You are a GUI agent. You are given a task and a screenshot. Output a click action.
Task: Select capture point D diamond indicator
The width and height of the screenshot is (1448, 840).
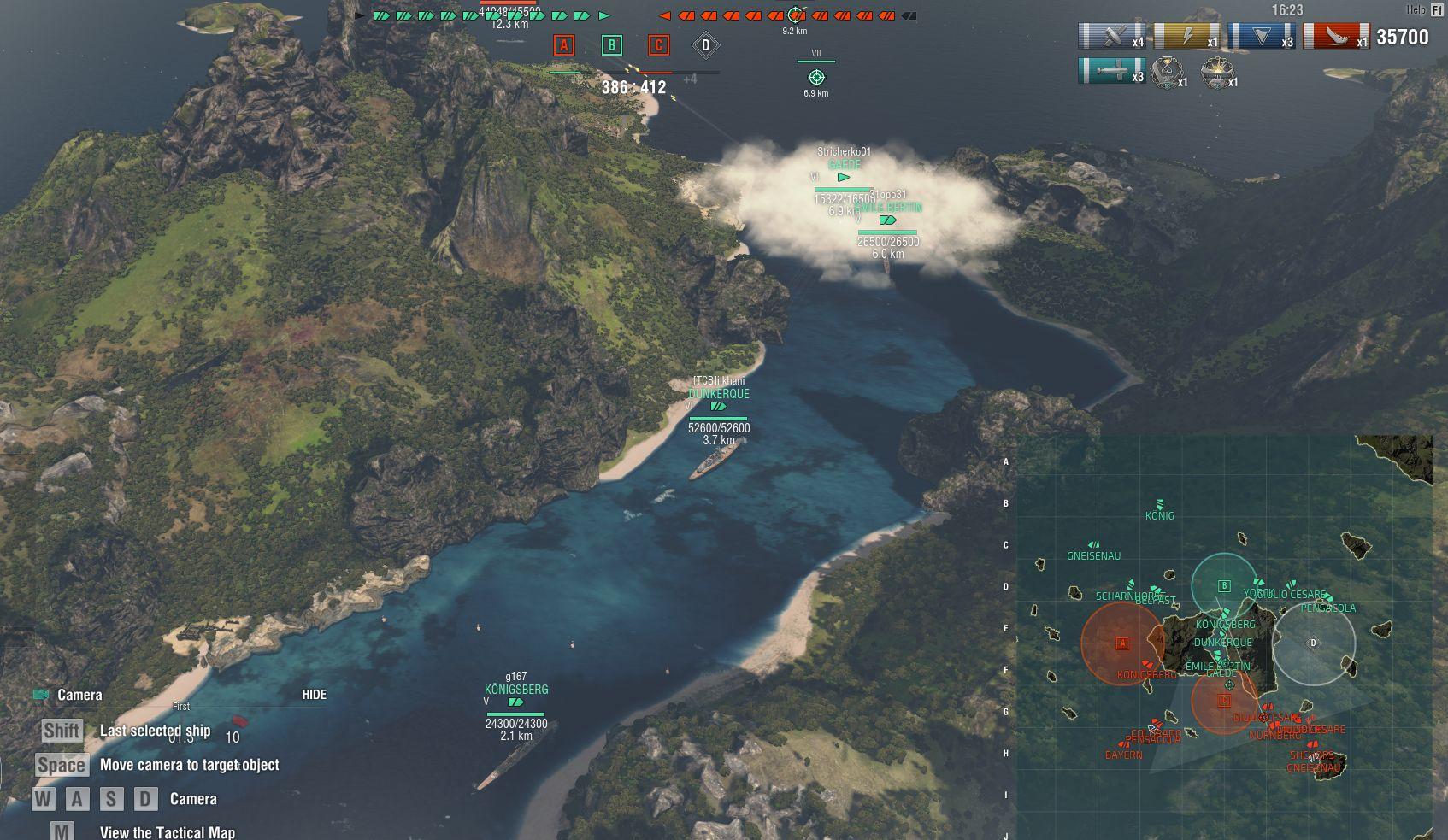coord(705,45)
